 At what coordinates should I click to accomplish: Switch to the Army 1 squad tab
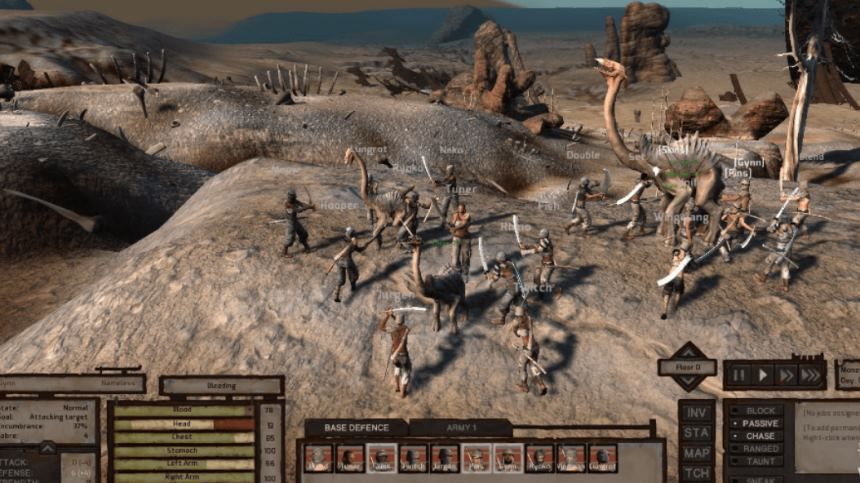460,428
